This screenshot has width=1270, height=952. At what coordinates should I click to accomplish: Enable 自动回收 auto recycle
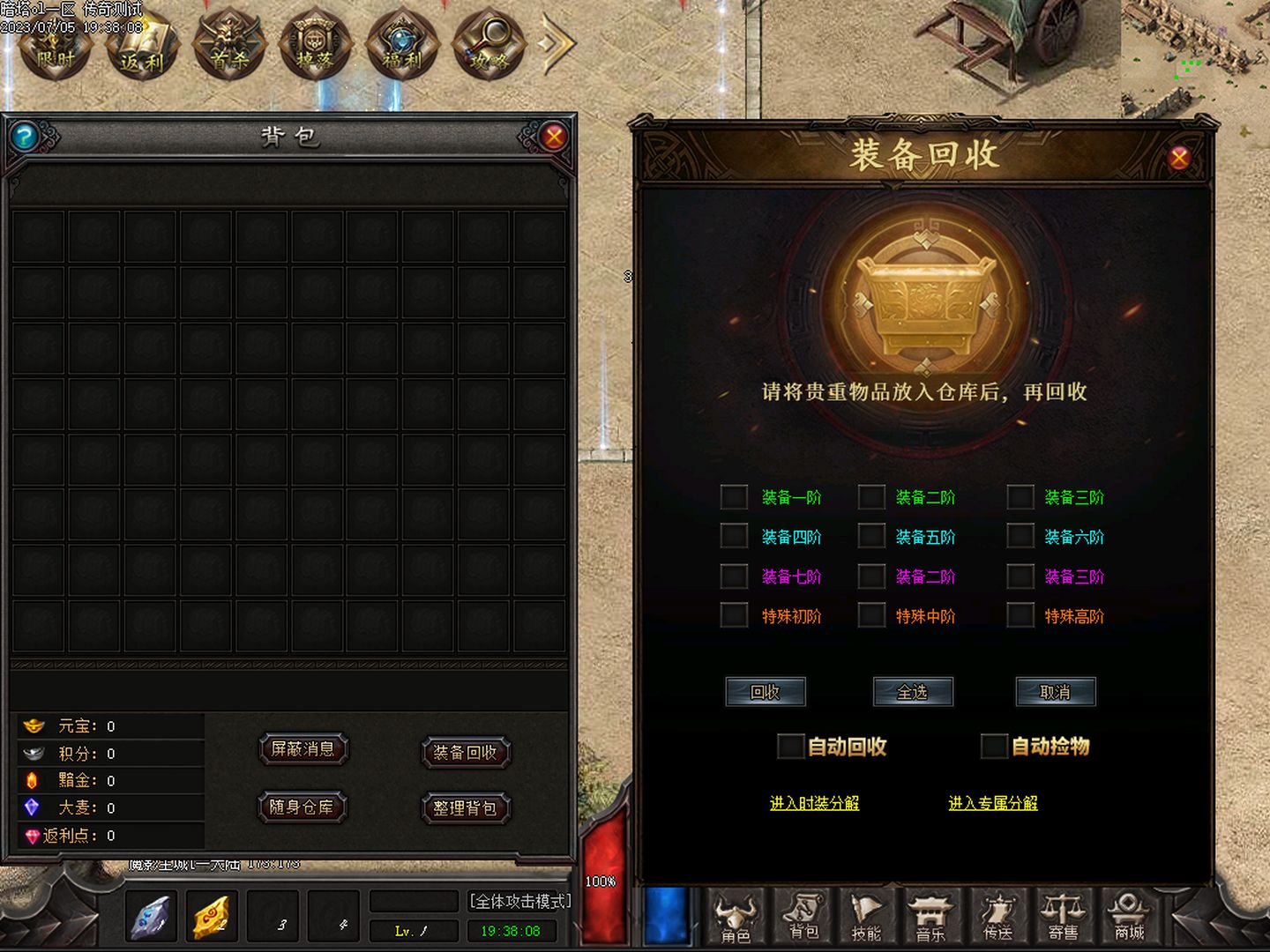790,747
